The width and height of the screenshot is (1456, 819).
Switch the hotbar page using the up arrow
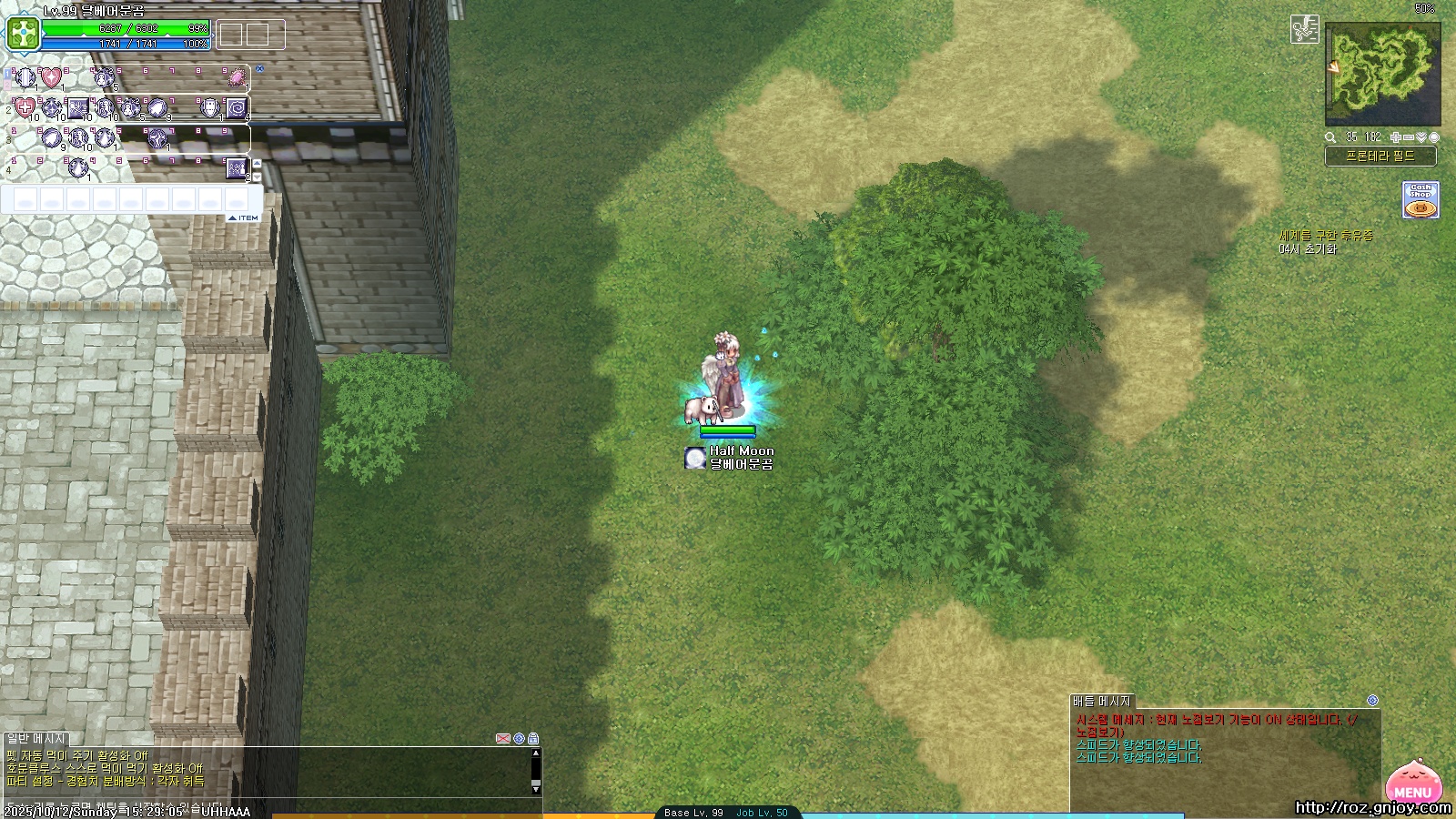click(x=257, y=164)
